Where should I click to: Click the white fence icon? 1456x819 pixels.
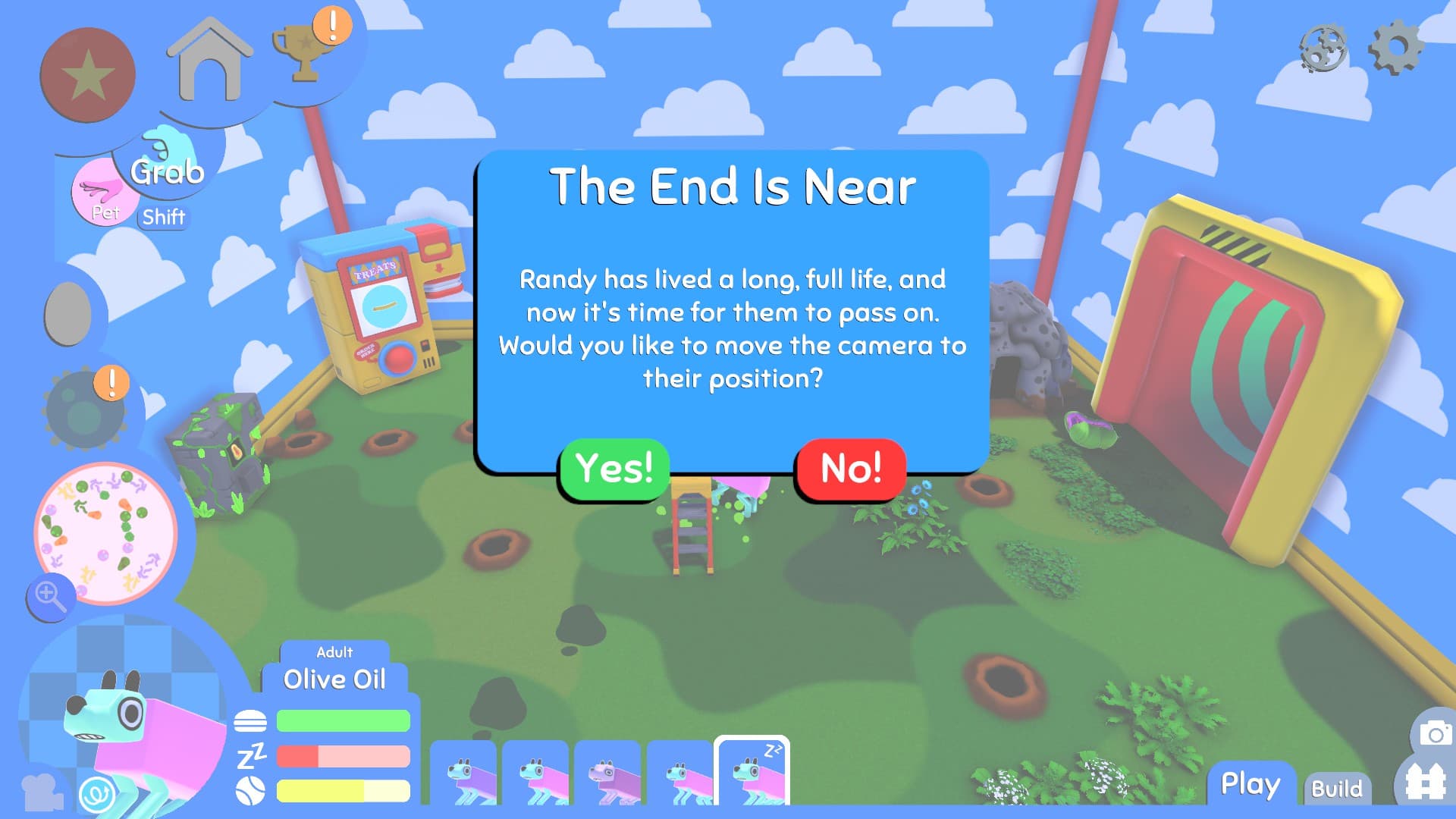click(x=1424, y=781)
